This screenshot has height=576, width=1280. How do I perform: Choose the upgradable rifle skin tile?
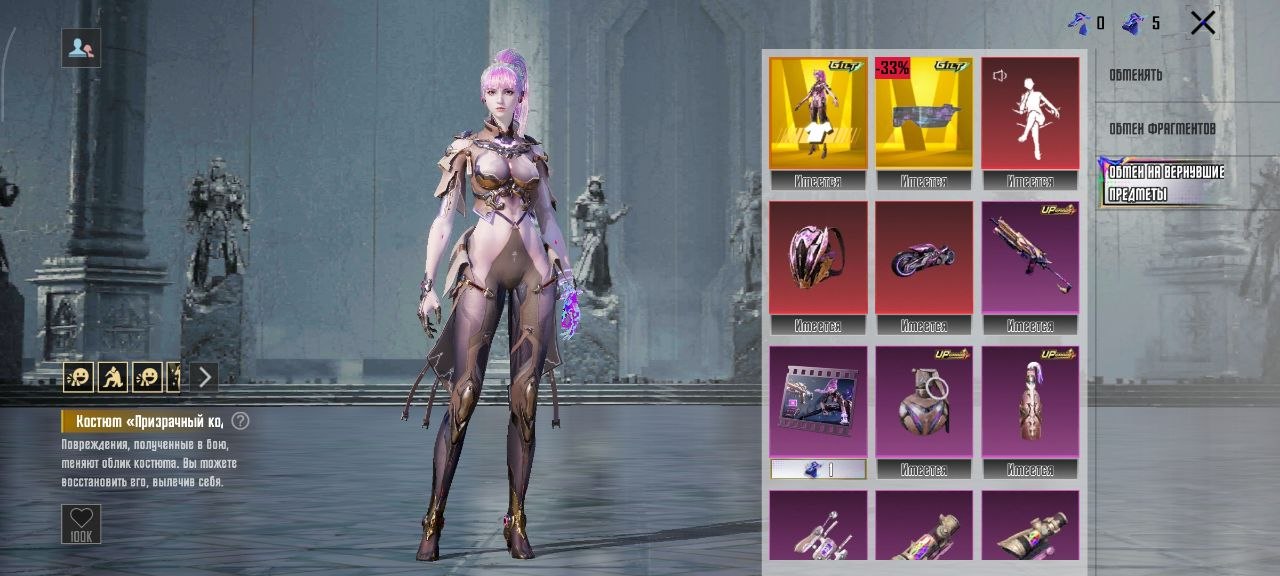click(x=1030, y=258)
